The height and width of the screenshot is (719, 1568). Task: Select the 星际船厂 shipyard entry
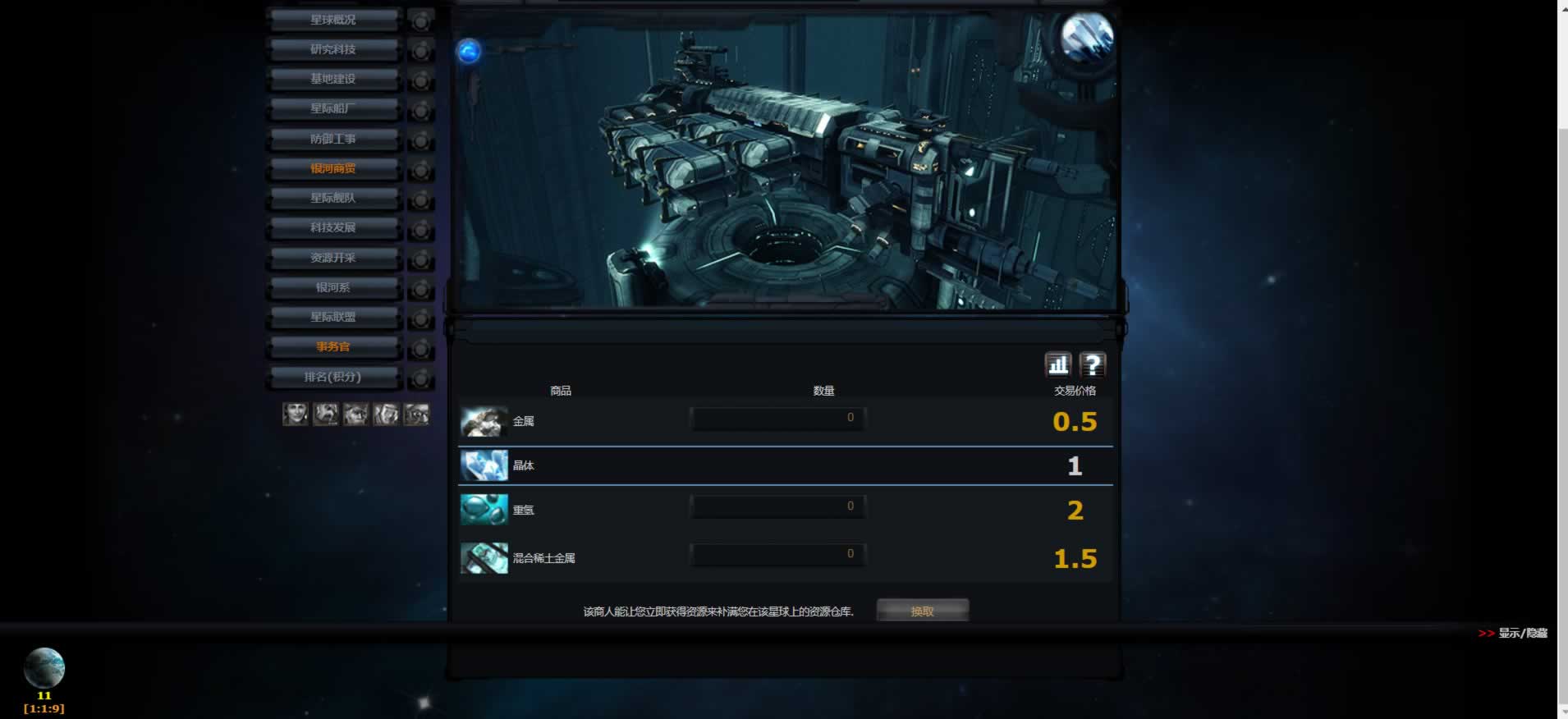pos(333,108)
